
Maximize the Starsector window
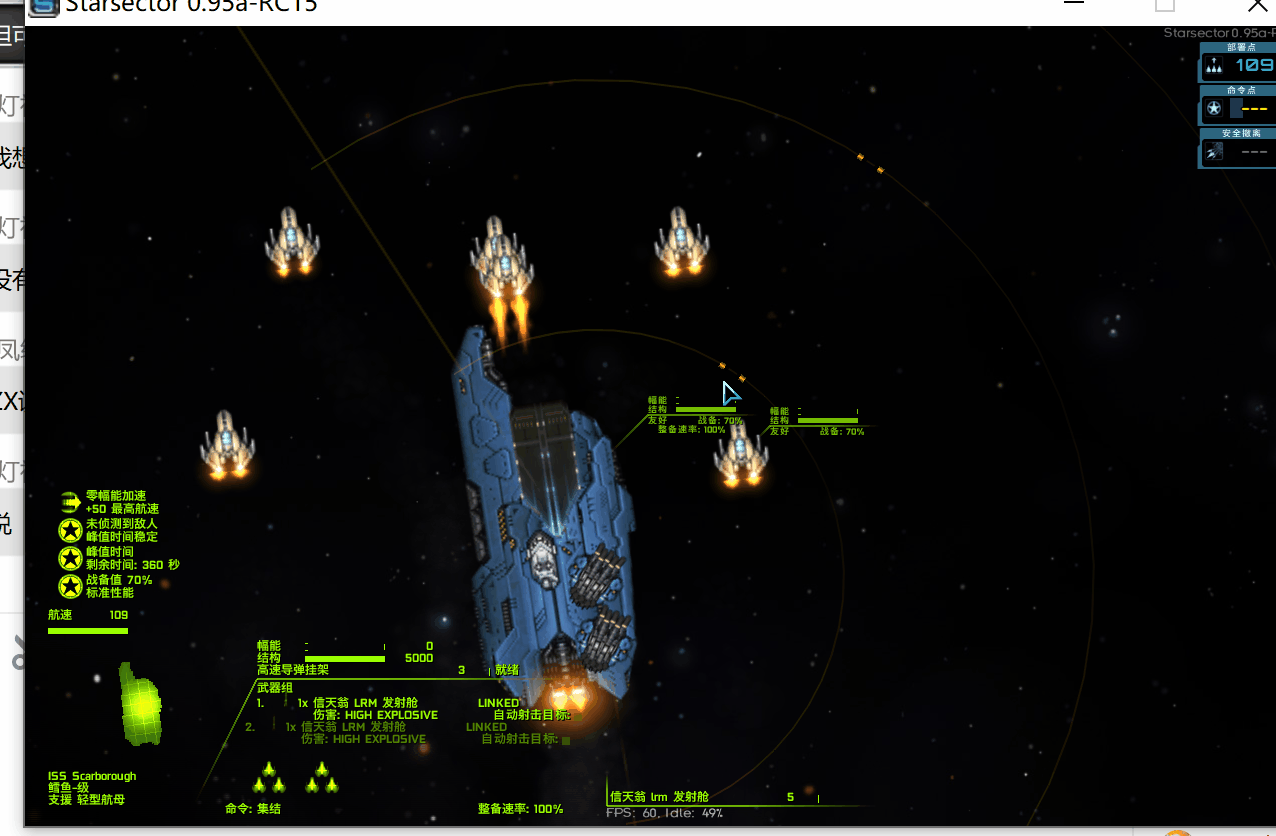pyautogui.click(x=1165, y=6)
